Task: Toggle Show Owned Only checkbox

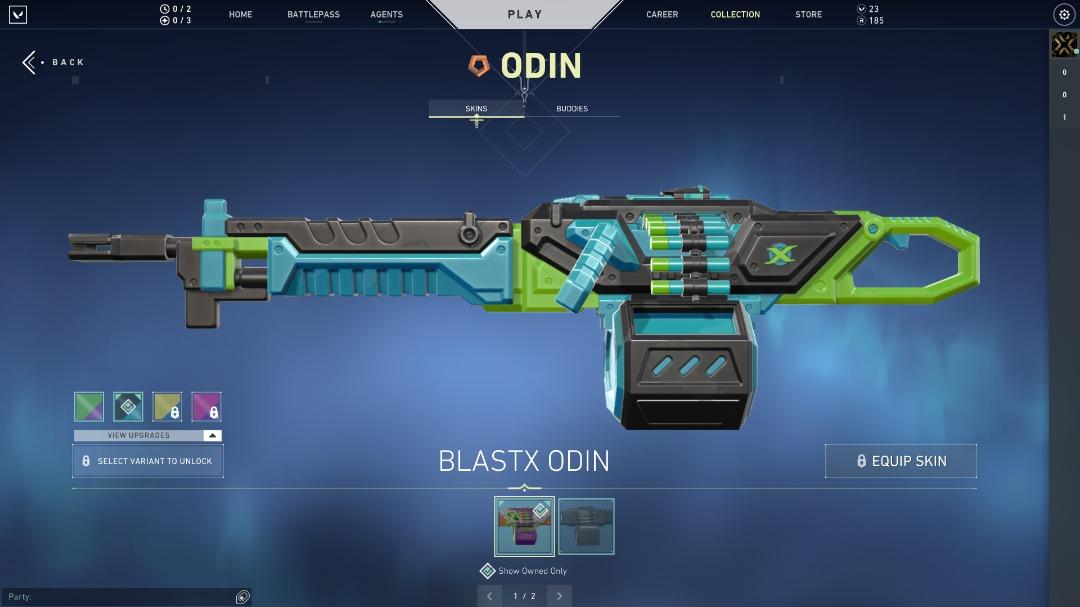Action: click(x=488, y=571)
